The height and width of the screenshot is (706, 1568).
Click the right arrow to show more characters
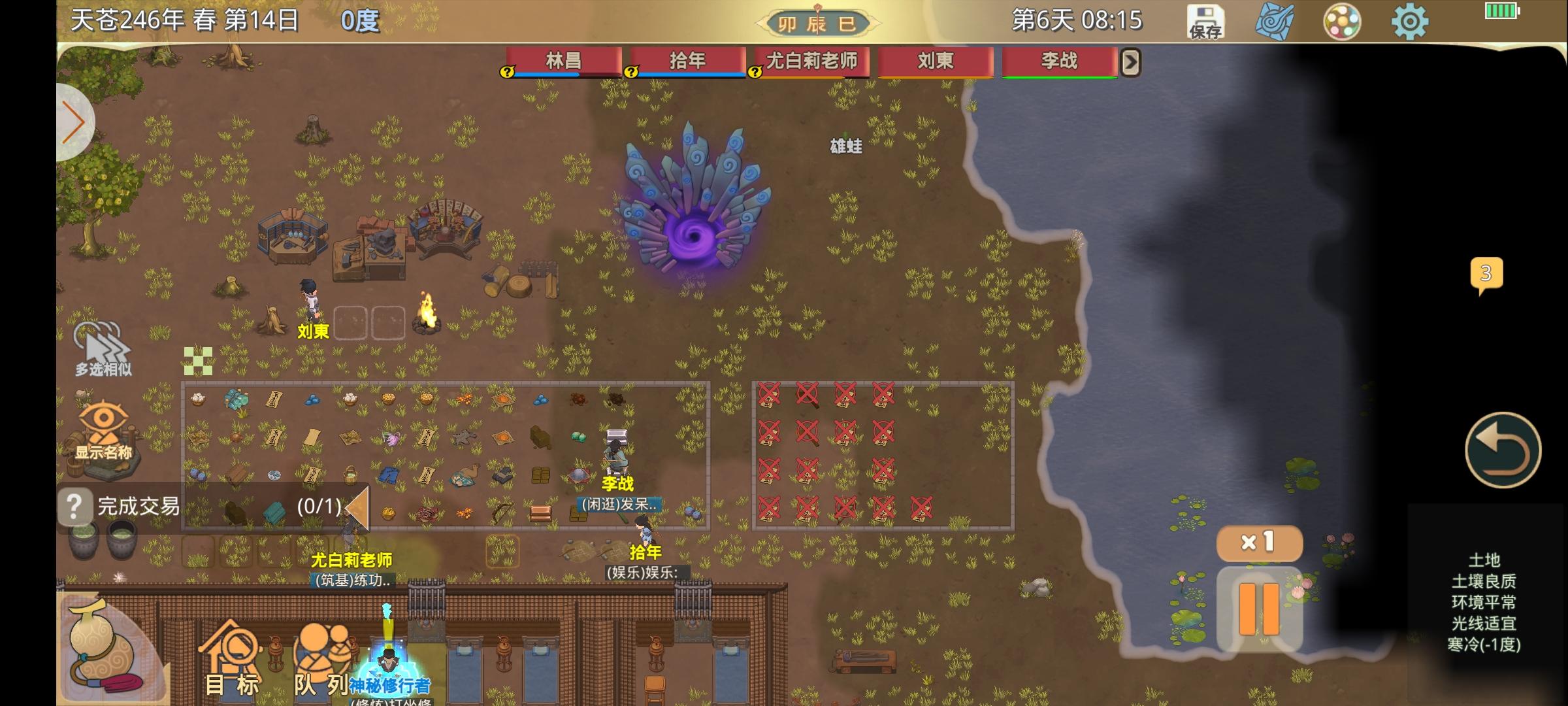point(1132,61)
